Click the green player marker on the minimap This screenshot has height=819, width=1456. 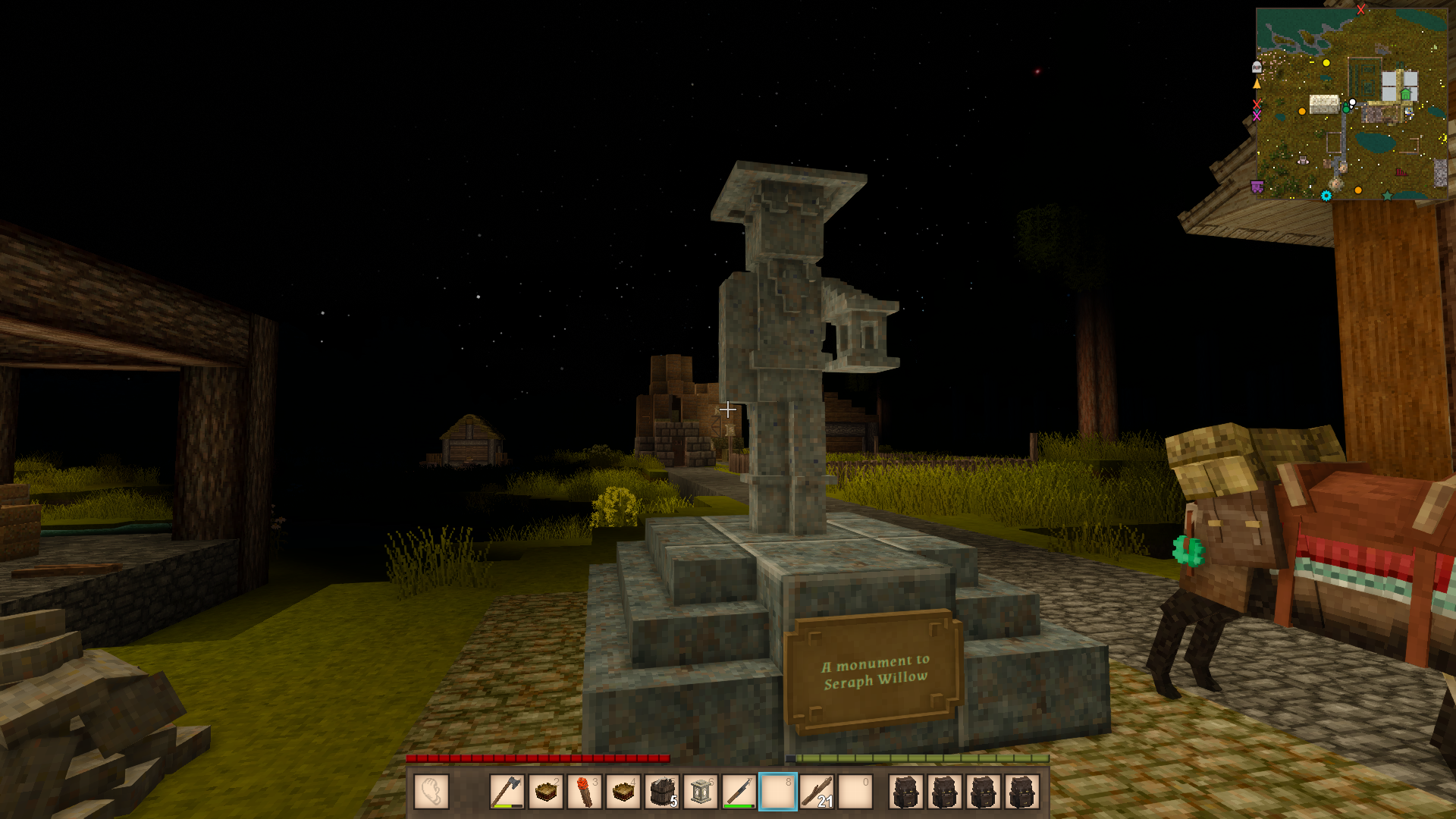pos(1347,108)
